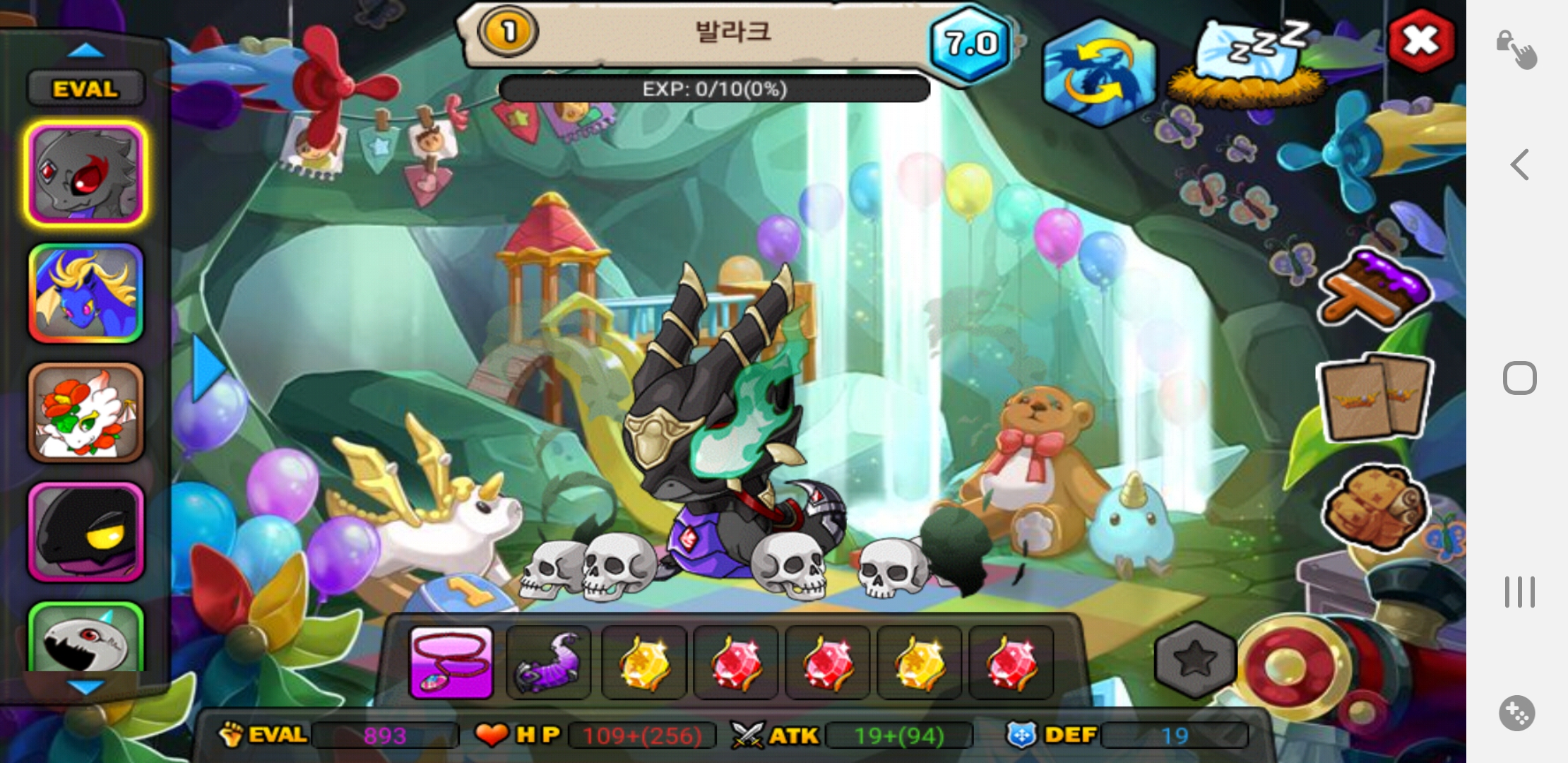
Task: Pick the black yellow-eyed dragon portrait
Action: tap(86, 532)
